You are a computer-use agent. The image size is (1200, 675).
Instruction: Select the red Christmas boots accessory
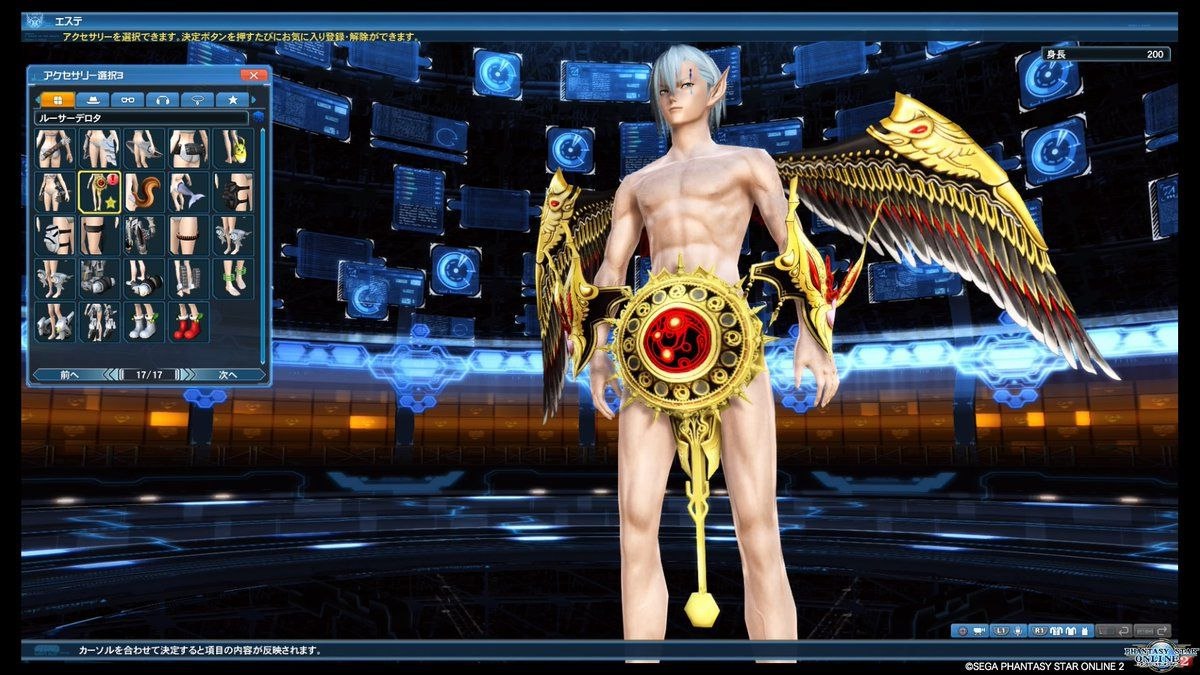(x=188, y=322)
